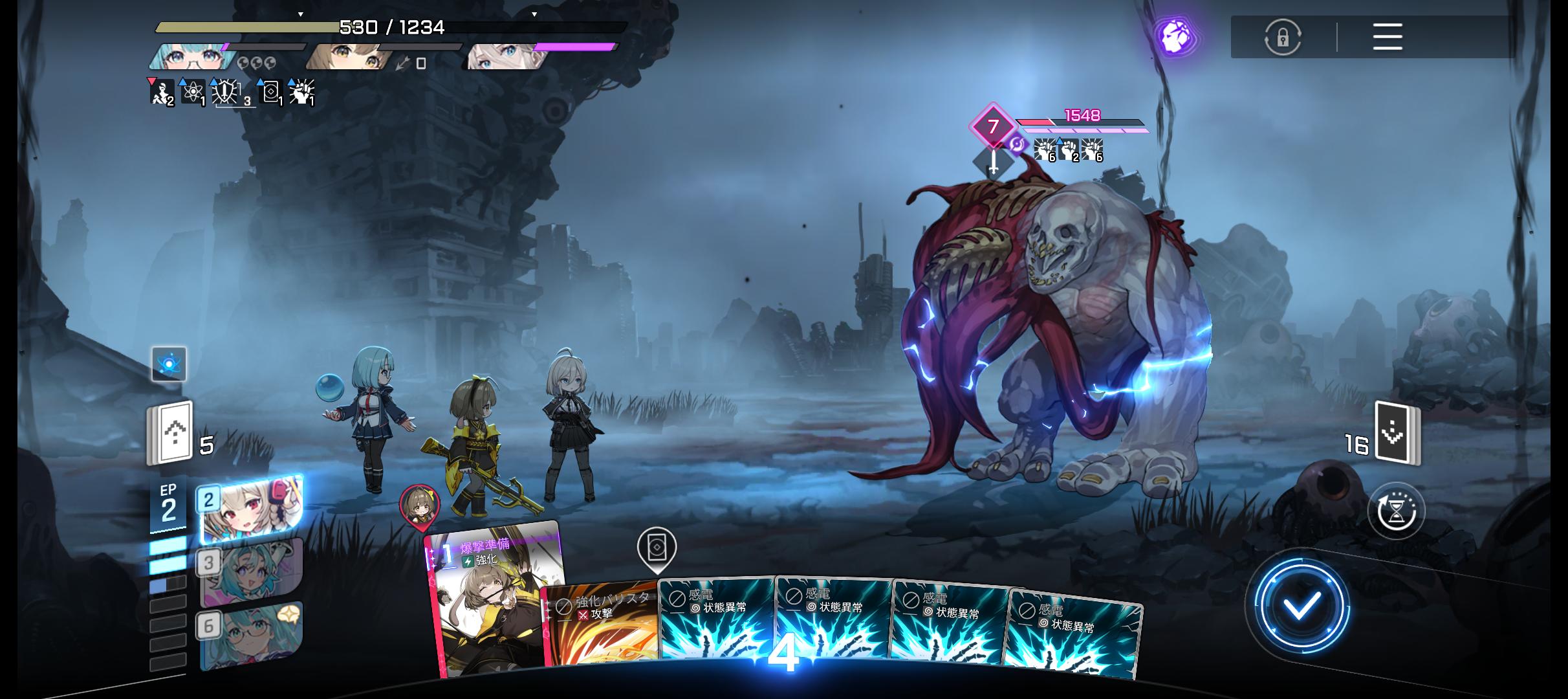Inspect the enemy's level 7 action counter
1568x699 pixels.
click(x=992, y=126)
